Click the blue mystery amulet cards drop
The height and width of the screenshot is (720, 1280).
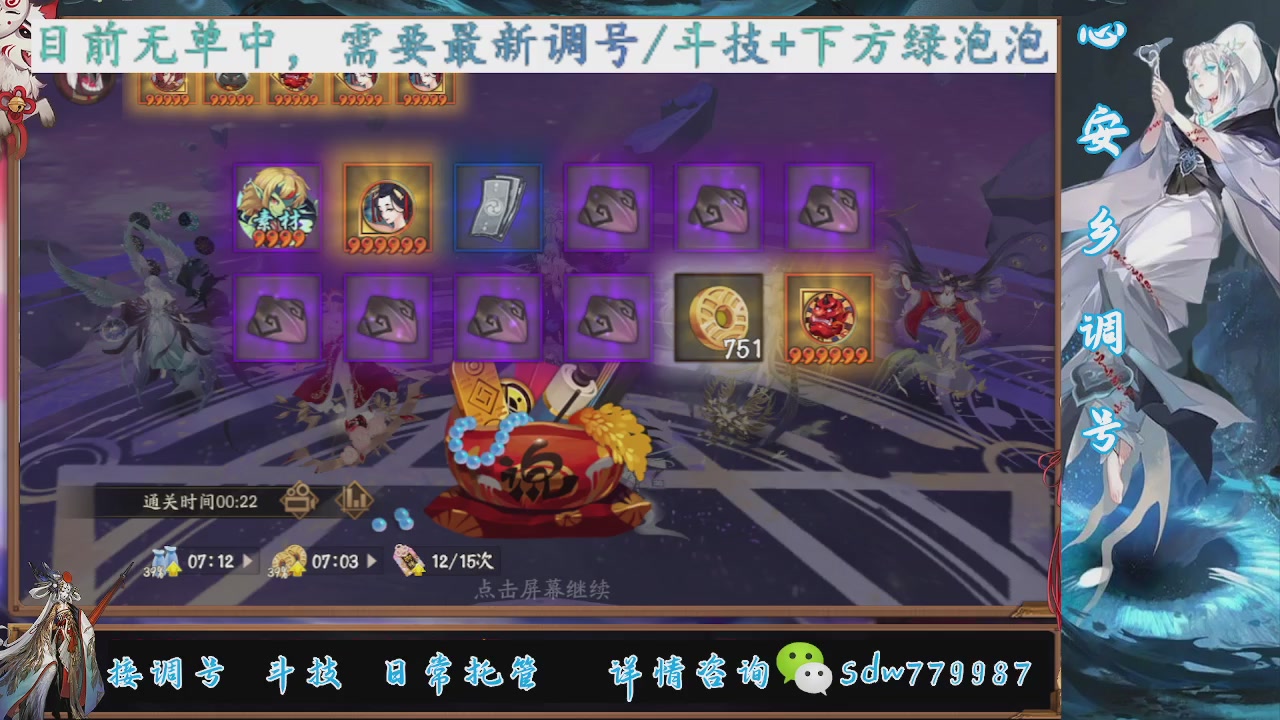[497, 207]
